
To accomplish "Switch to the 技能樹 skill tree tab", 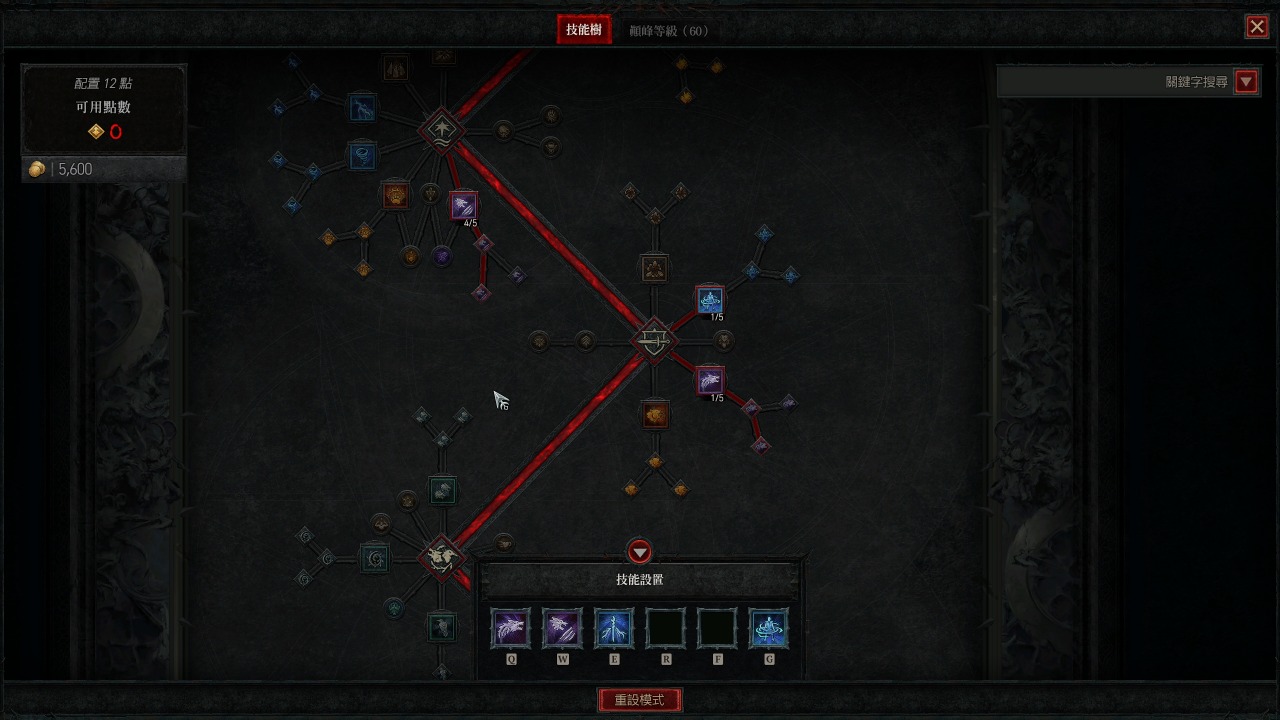I will [583, 30].
